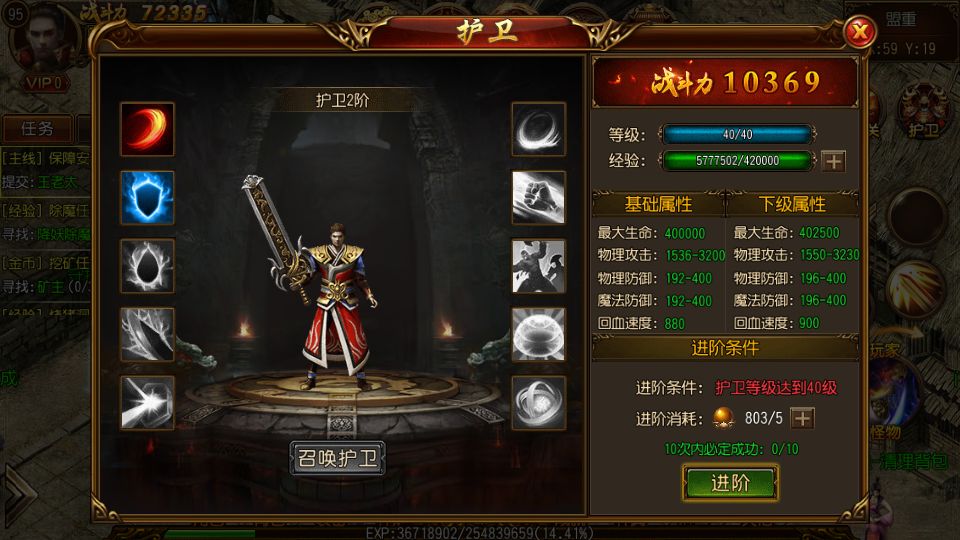Viewport: 960px width, 540px height.
Task: Select the grey egg-shaped aura skill icon
Action: coord(147,266)
